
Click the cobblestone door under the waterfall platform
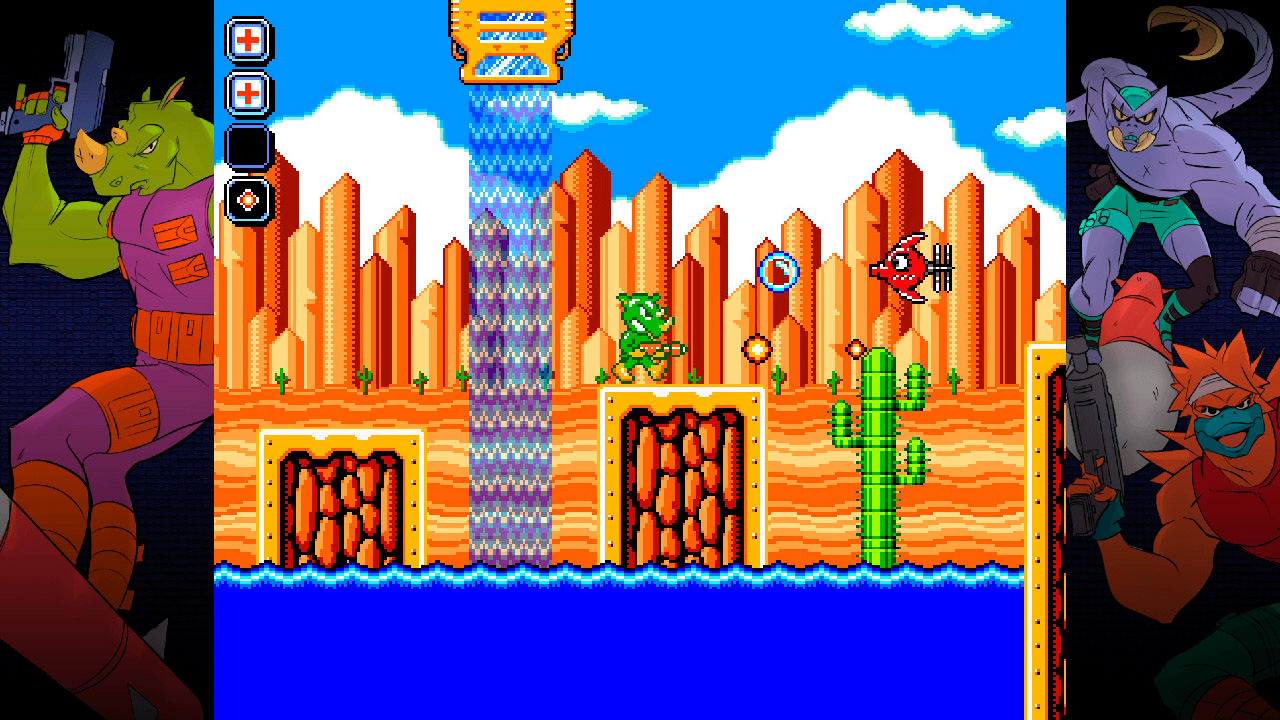[x=682, y=480]
